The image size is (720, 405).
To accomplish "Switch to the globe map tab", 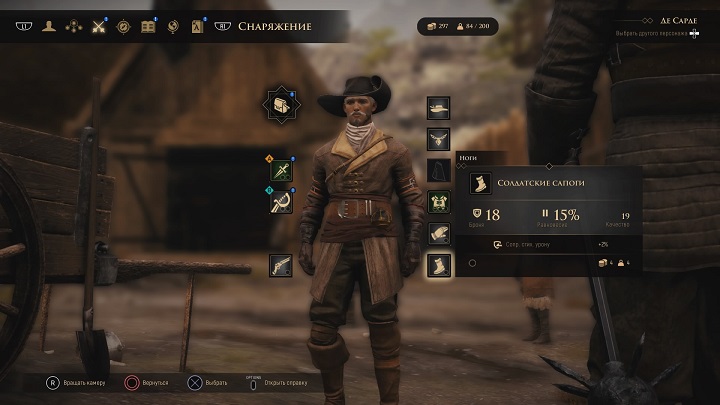I will click(173, 26).
